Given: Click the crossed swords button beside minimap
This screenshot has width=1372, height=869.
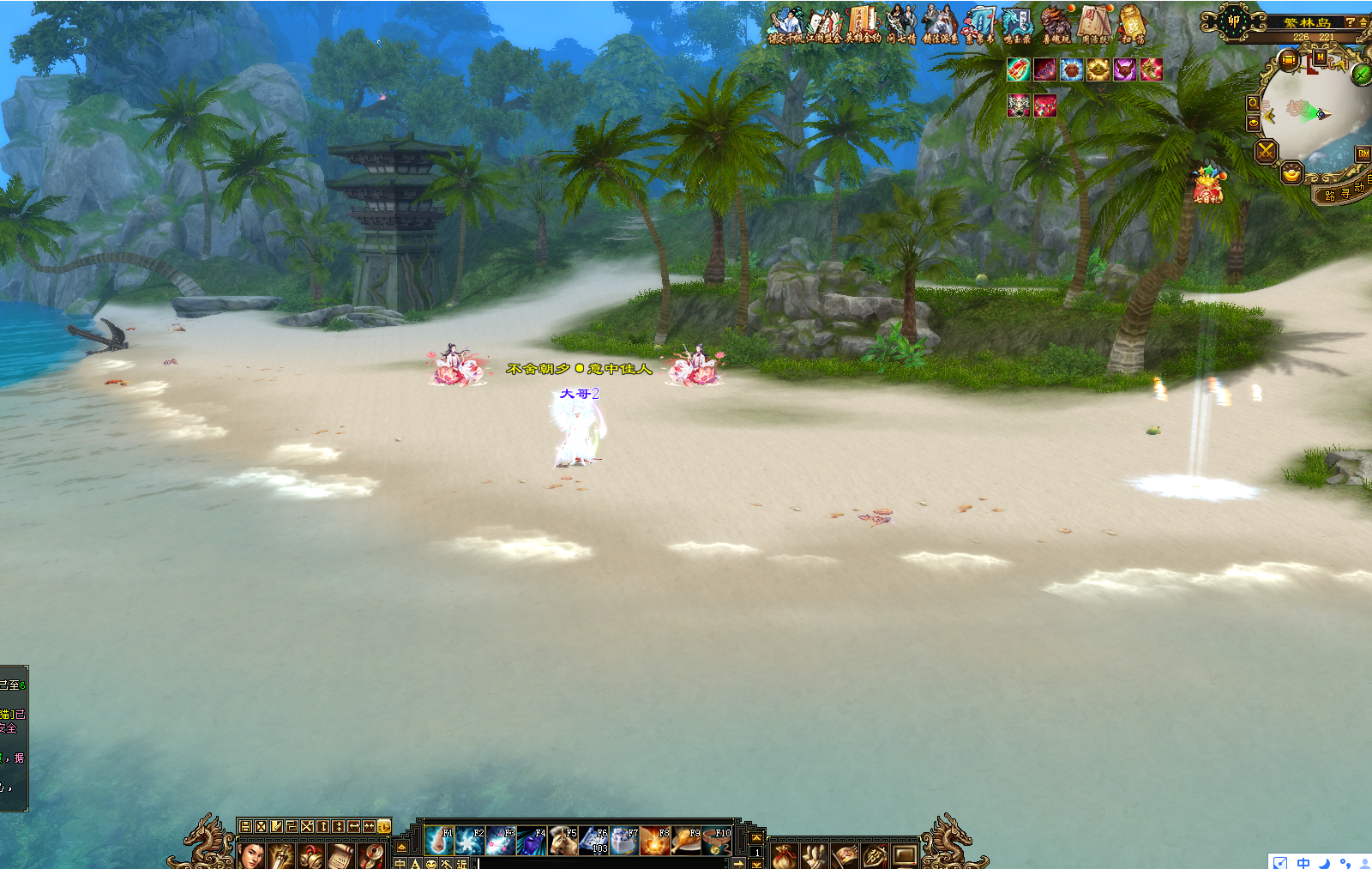Looking at the screenshot, I should pyautogui.click(x=1266, y=152).
